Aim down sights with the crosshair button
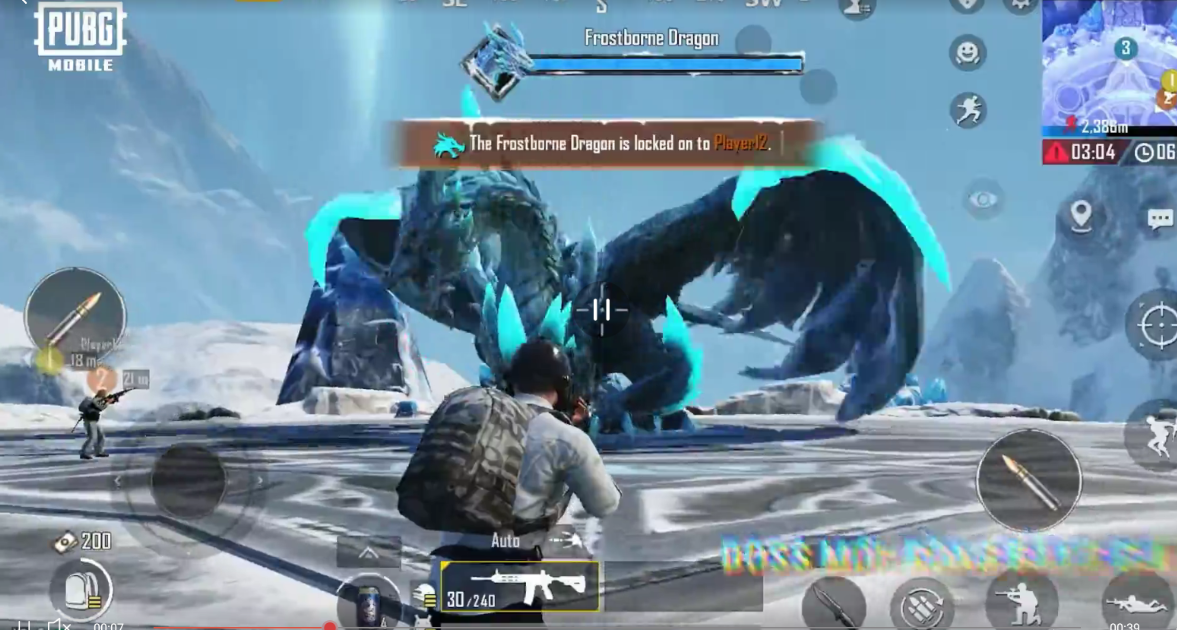Viewport: 1177px width, 630px height. coord(1156,324)
